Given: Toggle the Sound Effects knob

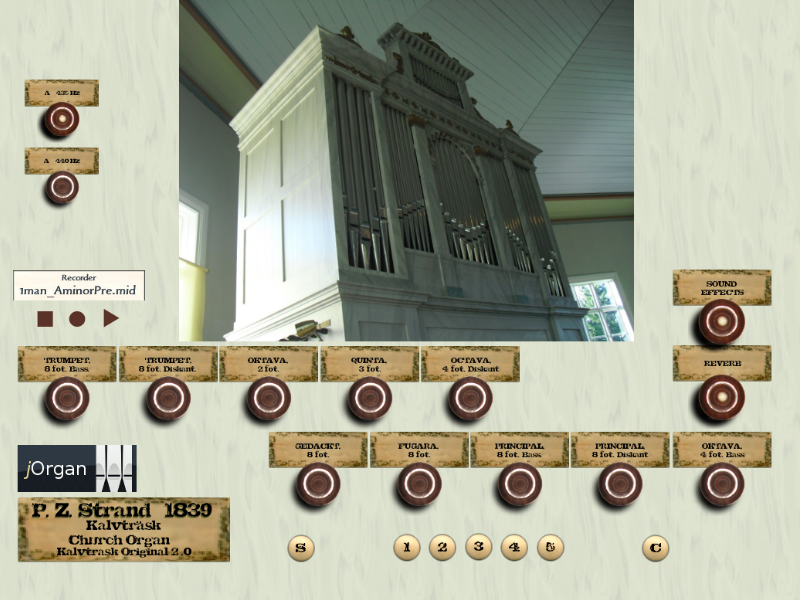Looking at the screenshot, I should click(x=721, y=322).
